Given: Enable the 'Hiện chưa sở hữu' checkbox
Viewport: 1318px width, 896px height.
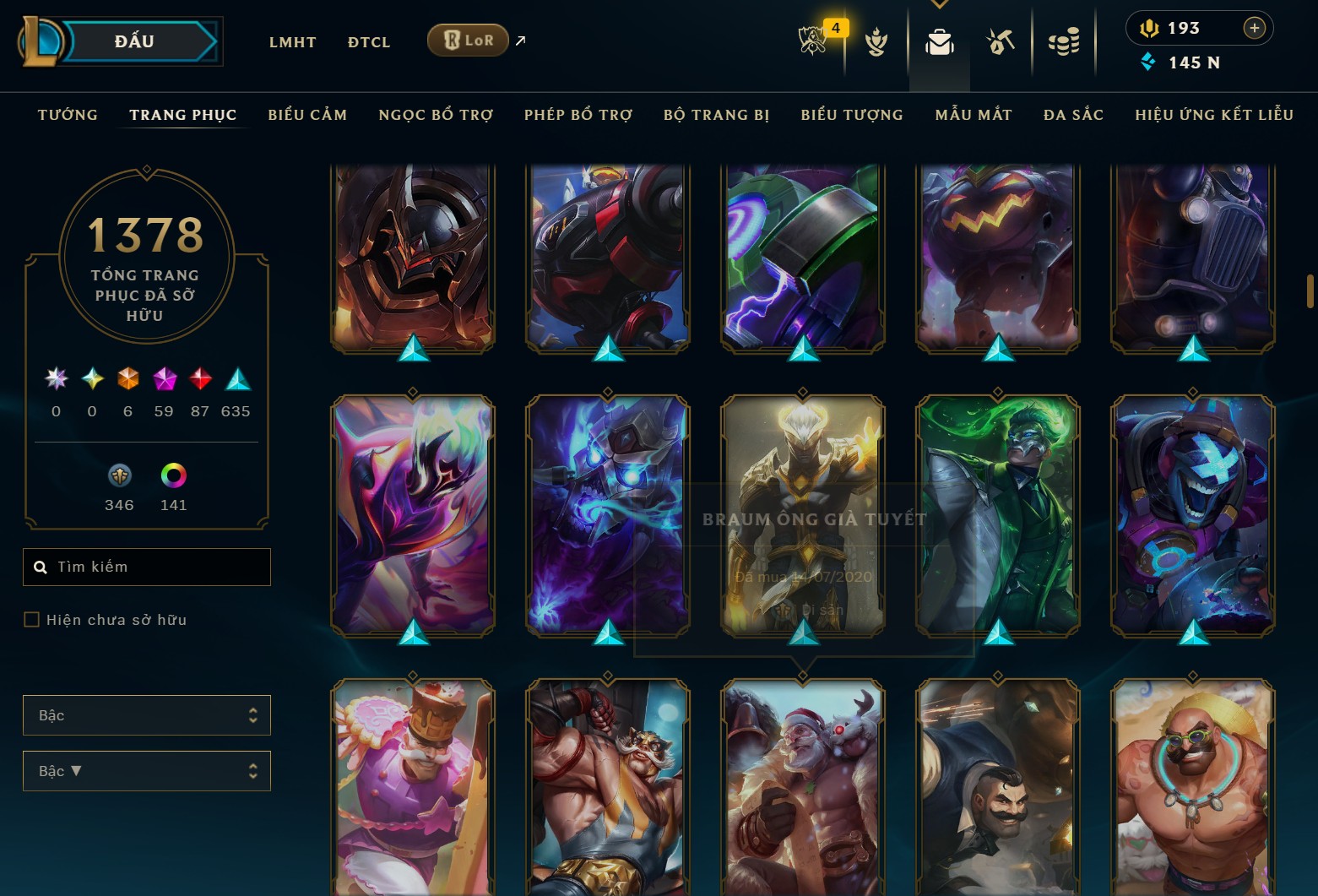Looking at the screenshot, I should [x=32, y=619].
